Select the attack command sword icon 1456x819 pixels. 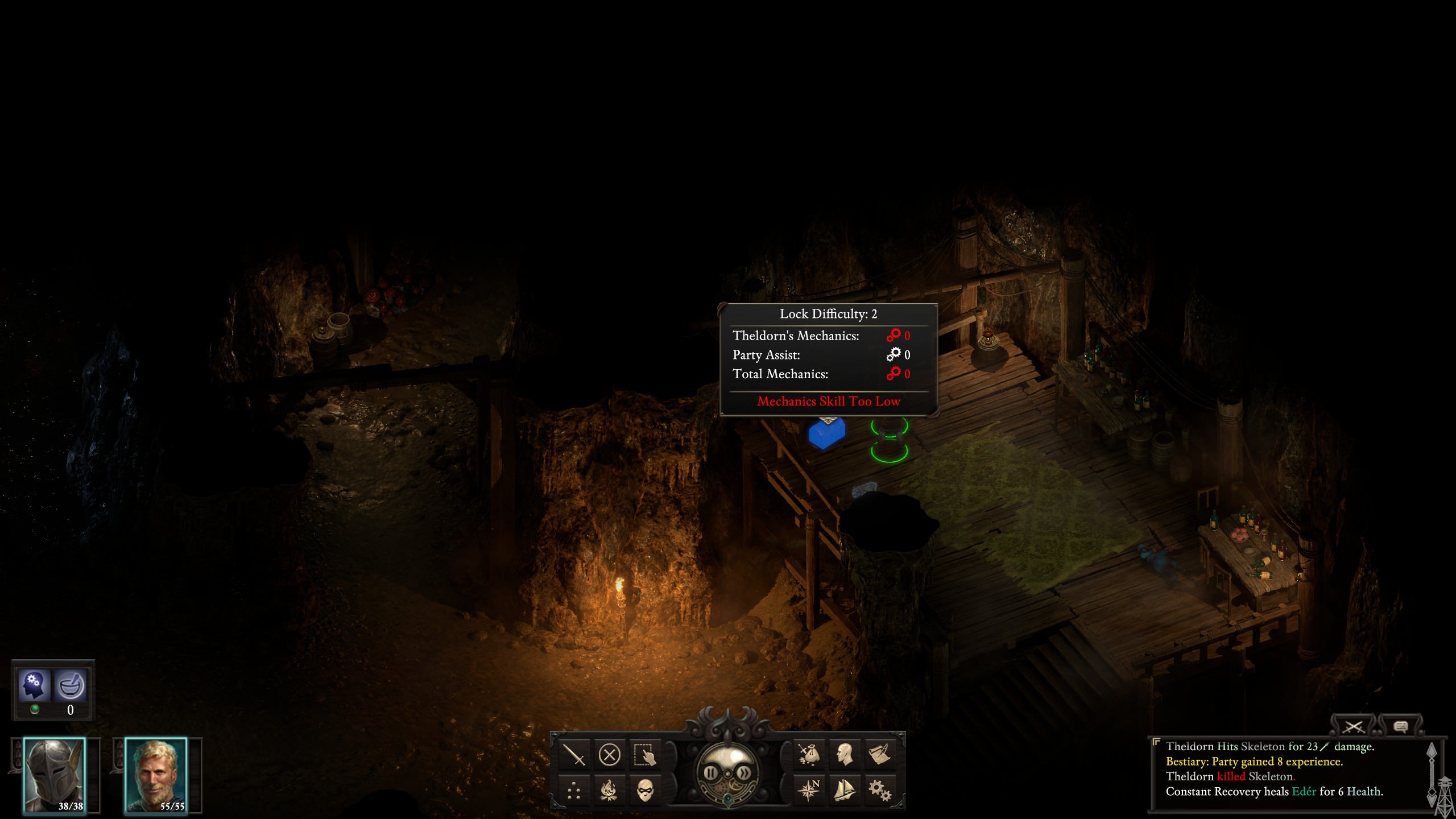point(574,755)
